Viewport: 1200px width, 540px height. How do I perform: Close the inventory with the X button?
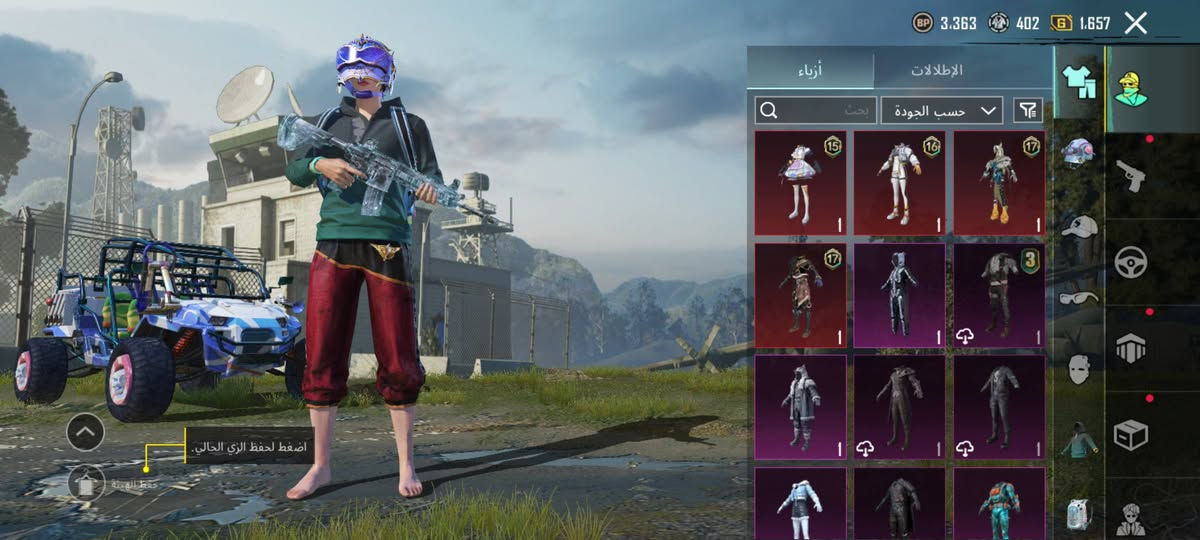pyautogui.click(x=1135, y=23)
